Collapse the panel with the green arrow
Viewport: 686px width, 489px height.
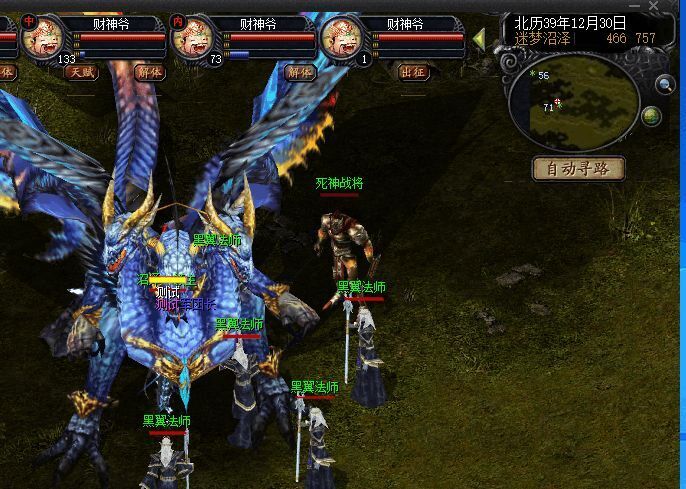pyautogui.click(x=479, y=39)
